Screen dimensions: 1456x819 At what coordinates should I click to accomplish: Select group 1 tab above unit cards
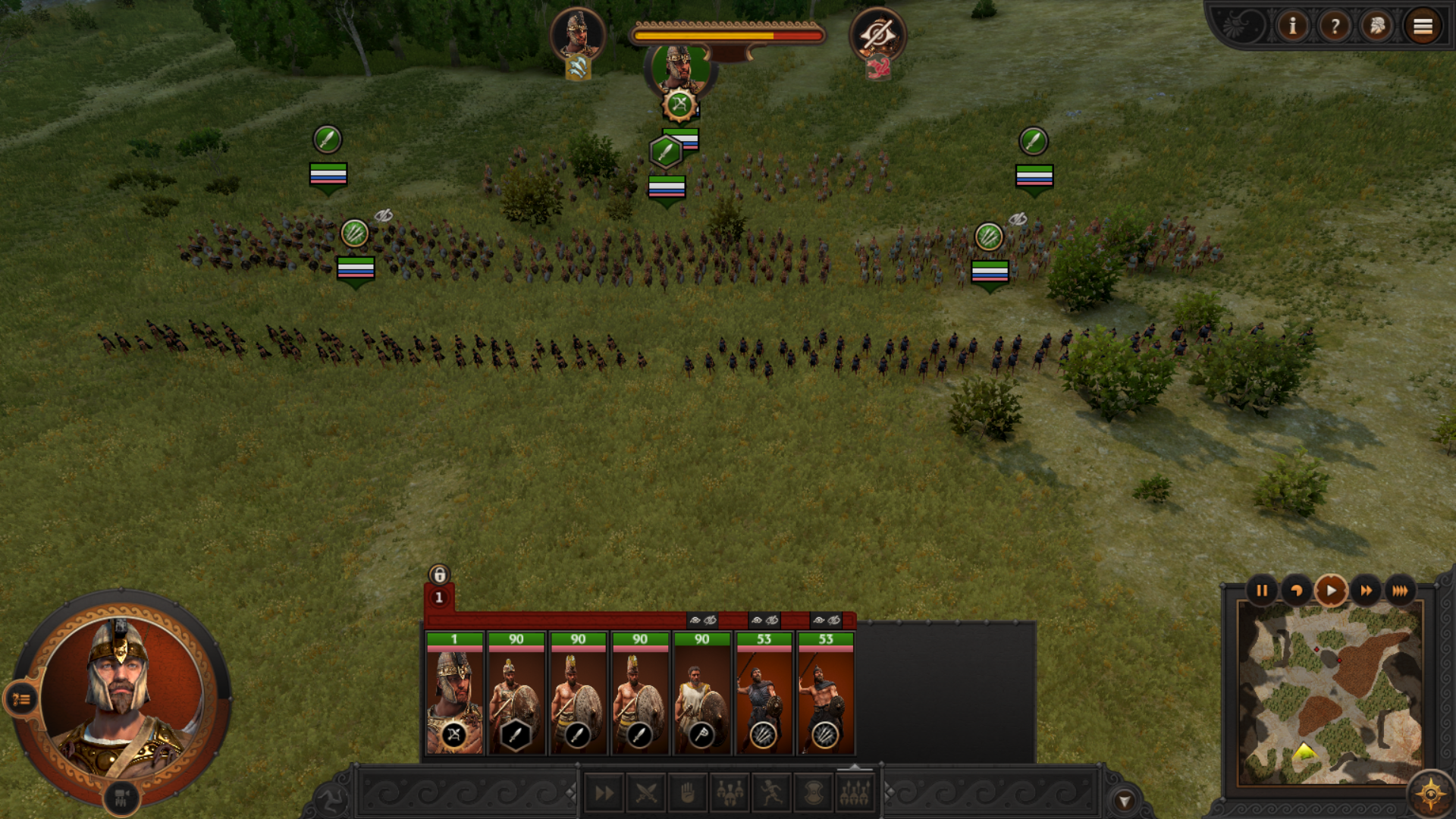[x=439, y=598]
